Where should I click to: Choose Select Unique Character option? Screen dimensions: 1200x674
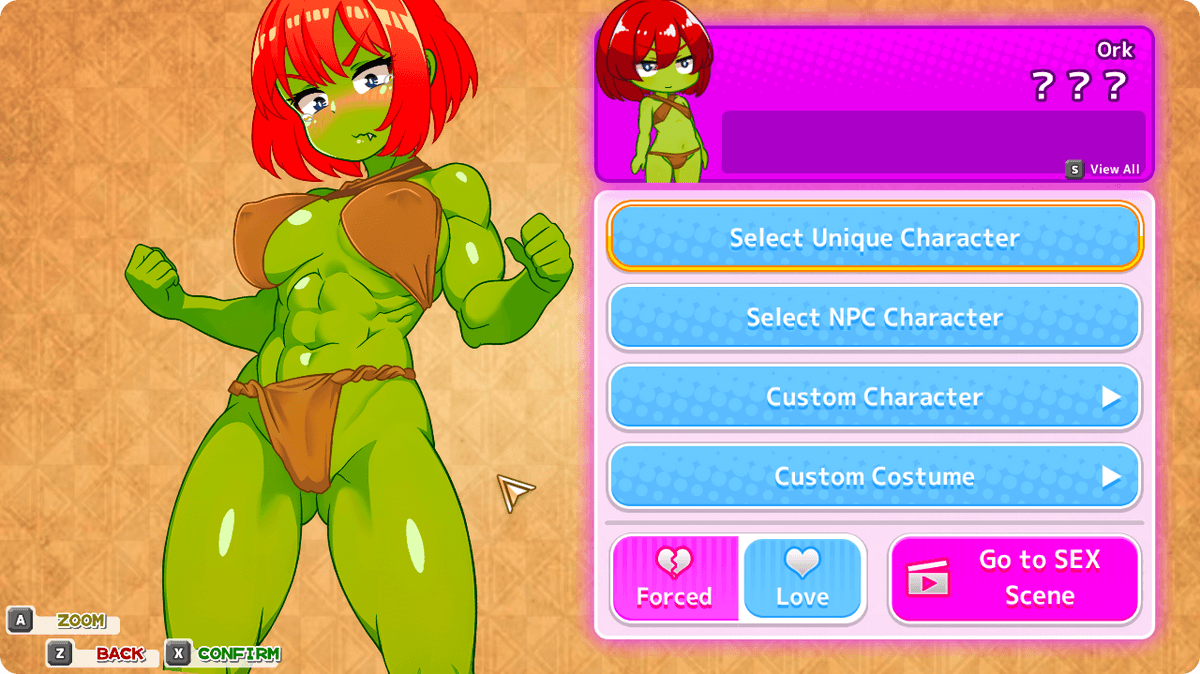point(874,238)
